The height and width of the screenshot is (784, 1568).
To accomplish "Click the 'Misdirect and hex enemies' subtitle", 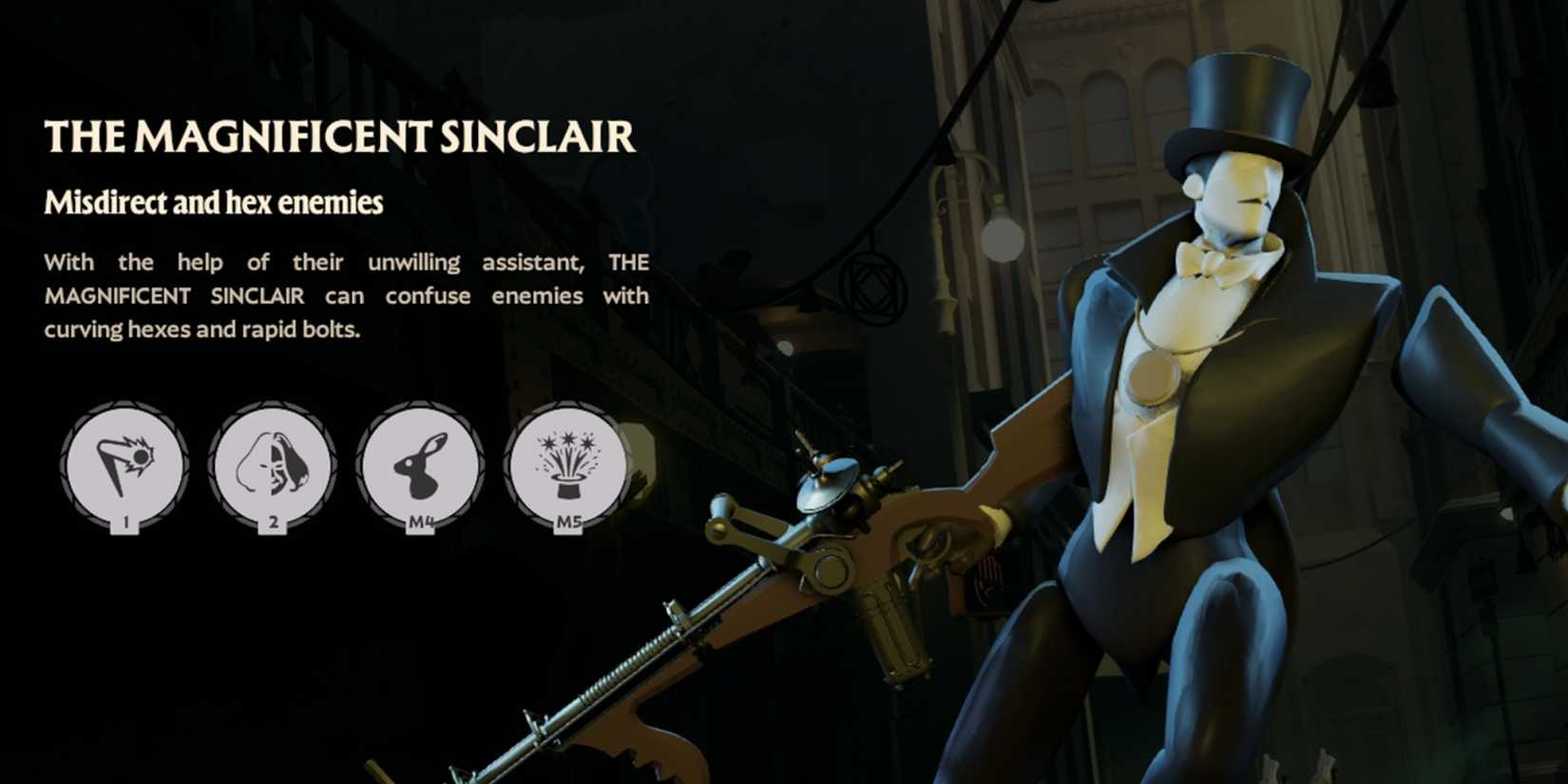I will point(213,201).
